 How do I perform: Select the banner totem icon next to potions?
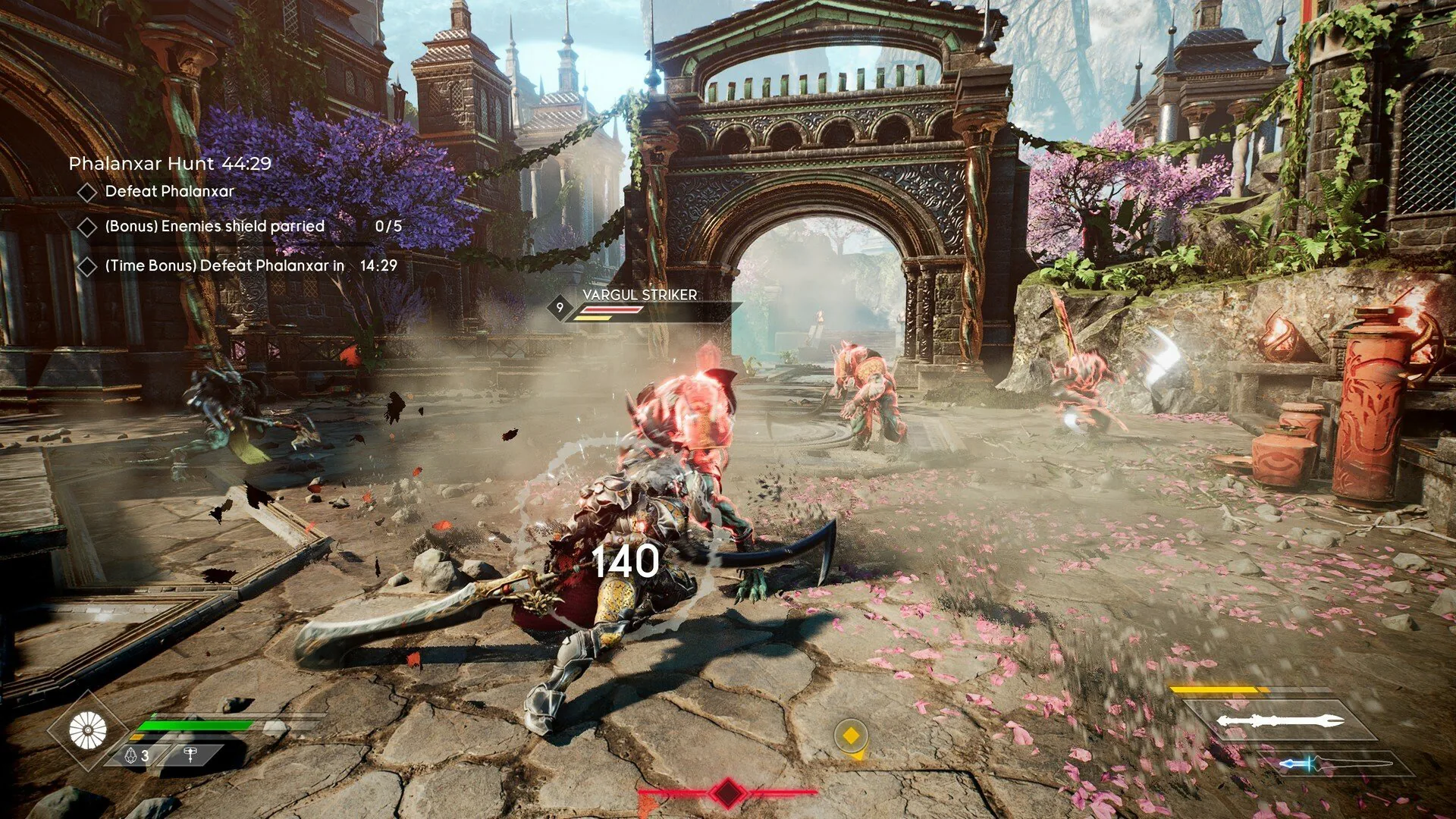pos(190,755)
